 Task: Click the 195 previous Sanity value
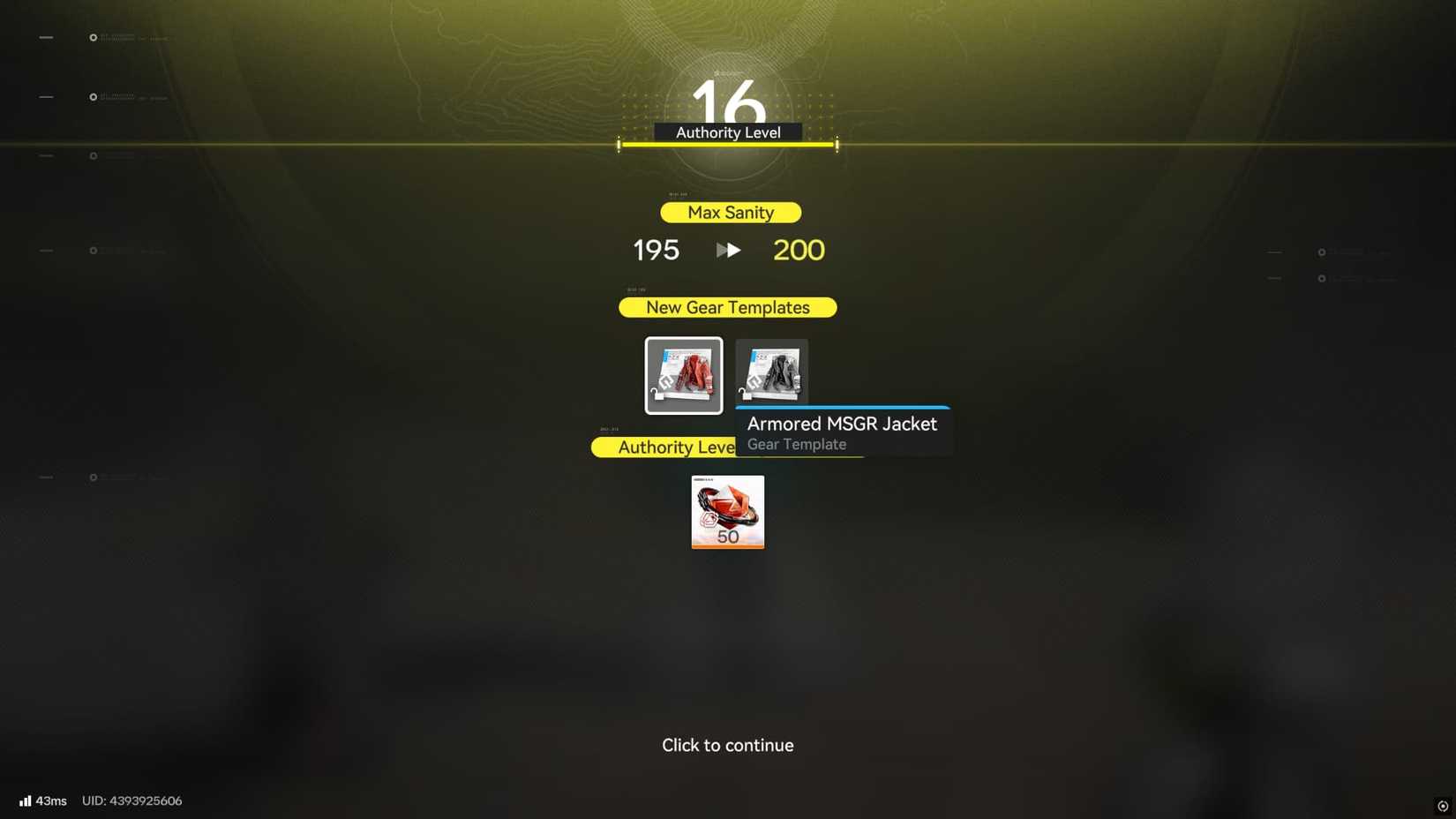click(655, 250)
